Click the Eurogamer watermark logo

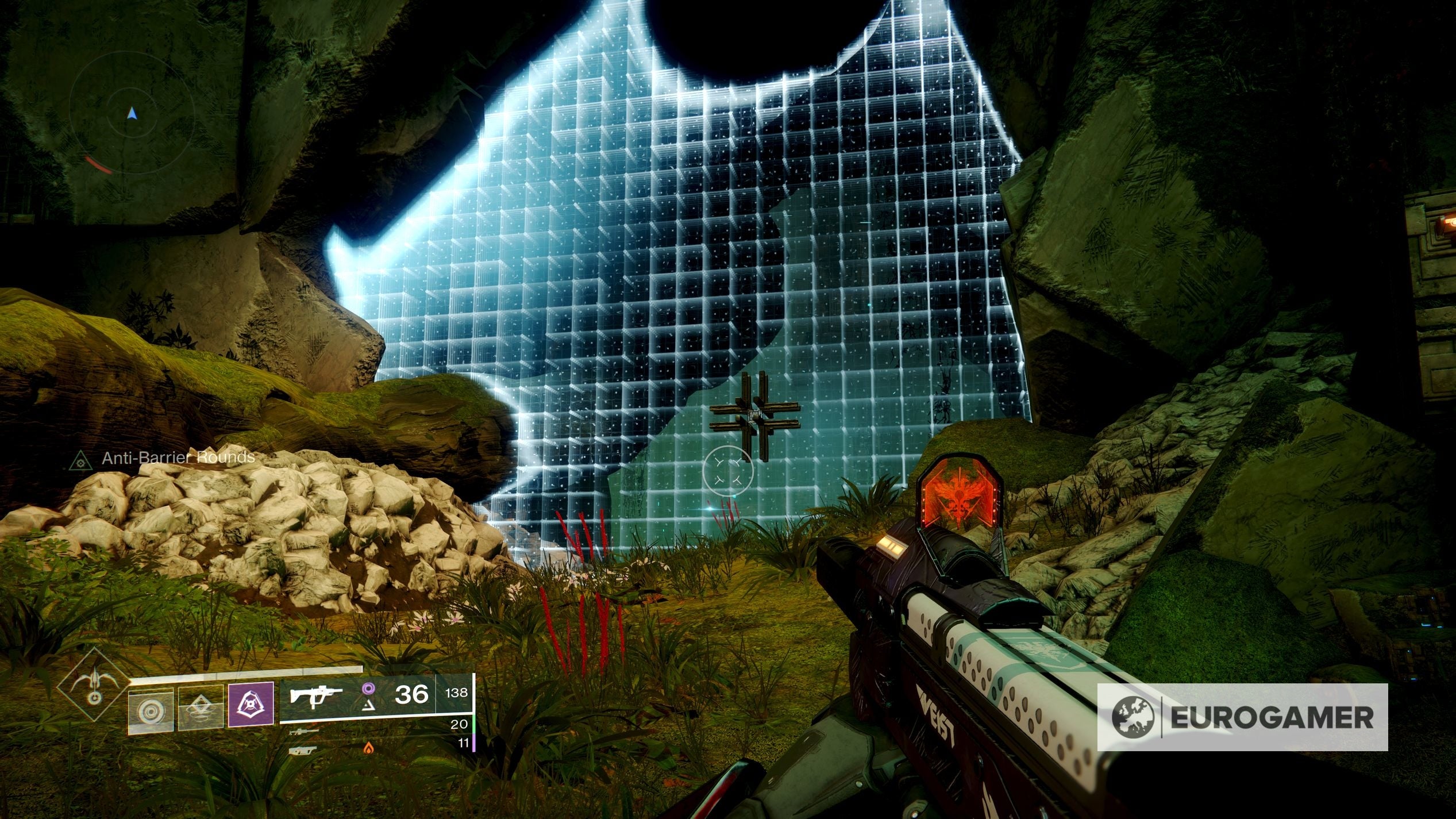coord(1242,717)
